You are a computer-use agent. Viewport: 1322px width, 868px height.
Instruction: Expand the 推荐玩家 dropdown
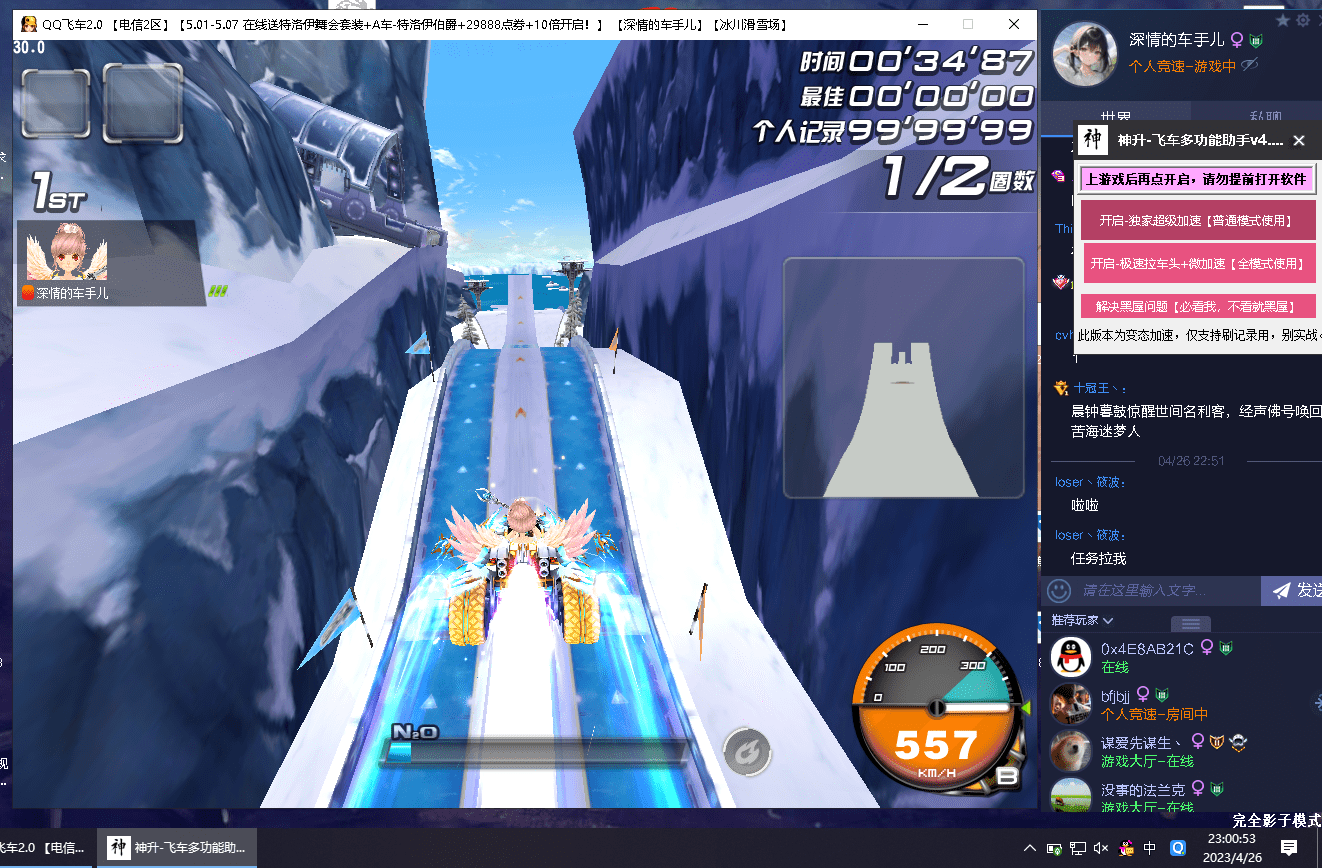coord(1083,620)
